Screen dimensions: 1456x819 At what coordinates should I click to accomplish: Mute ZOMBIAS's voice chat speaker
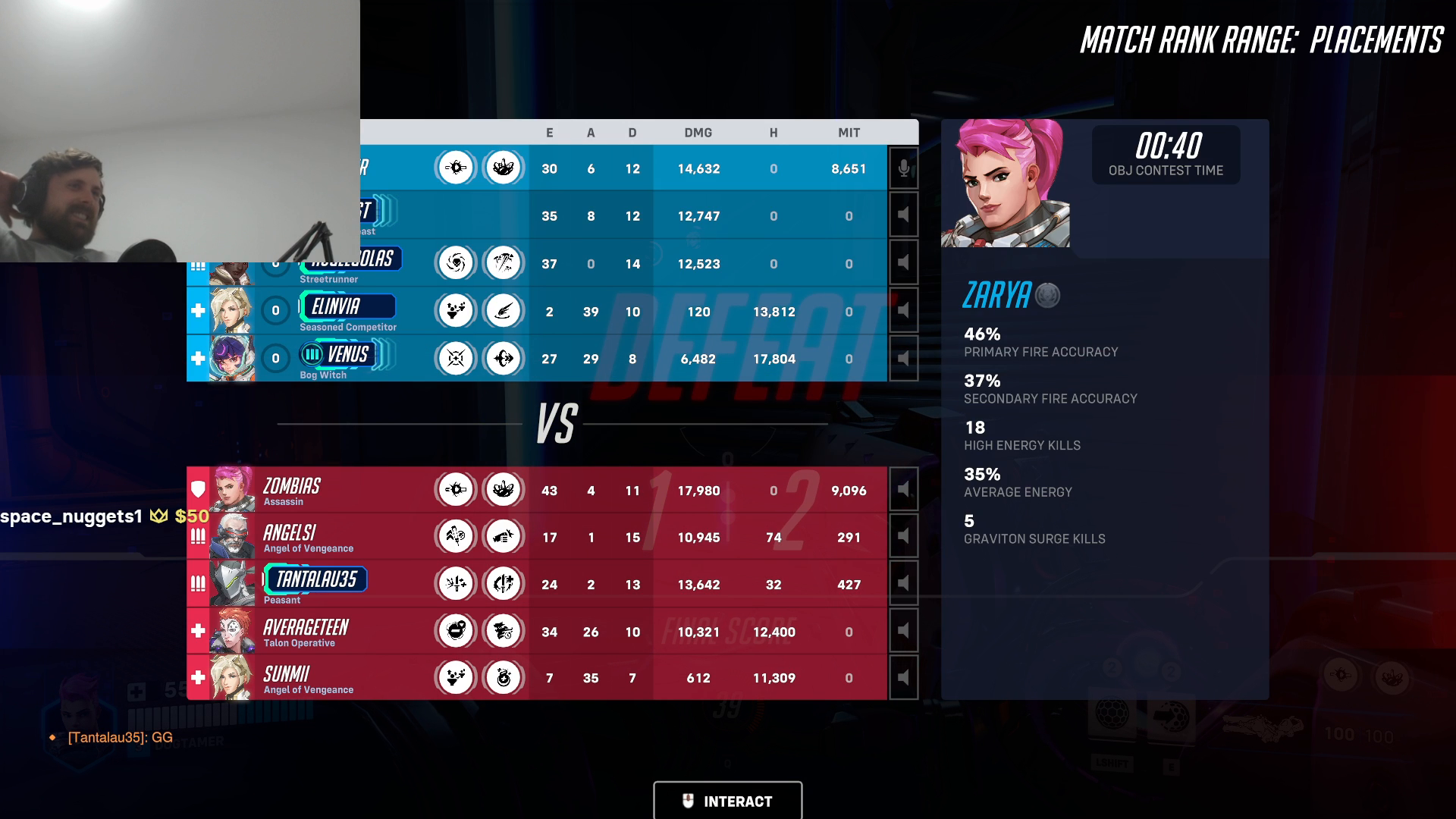click(x=902, y=489)
